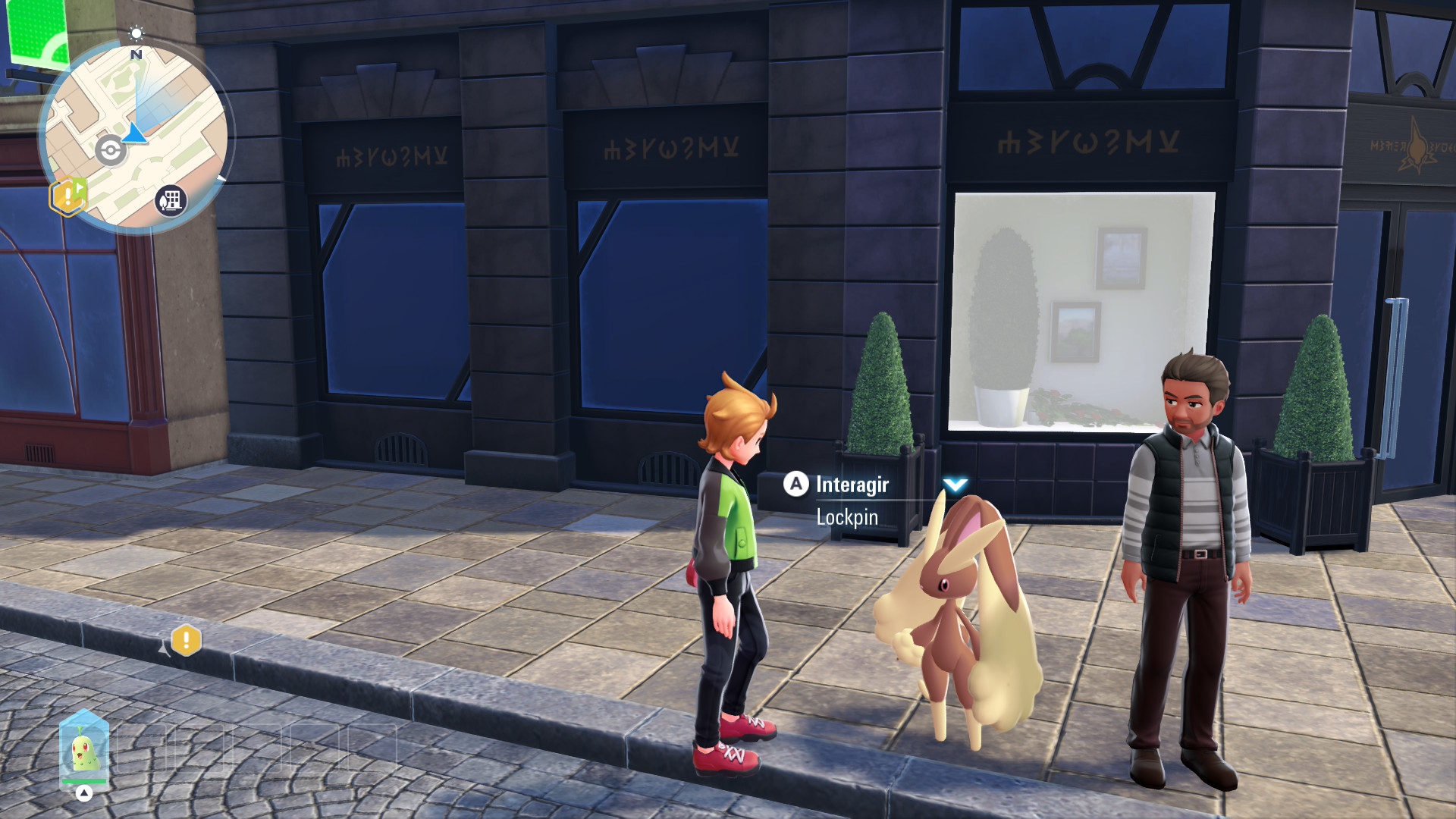Viewport: 1456px width, 819px height.
Task: Open the circular minimap
Action: (x=136, y=136)
